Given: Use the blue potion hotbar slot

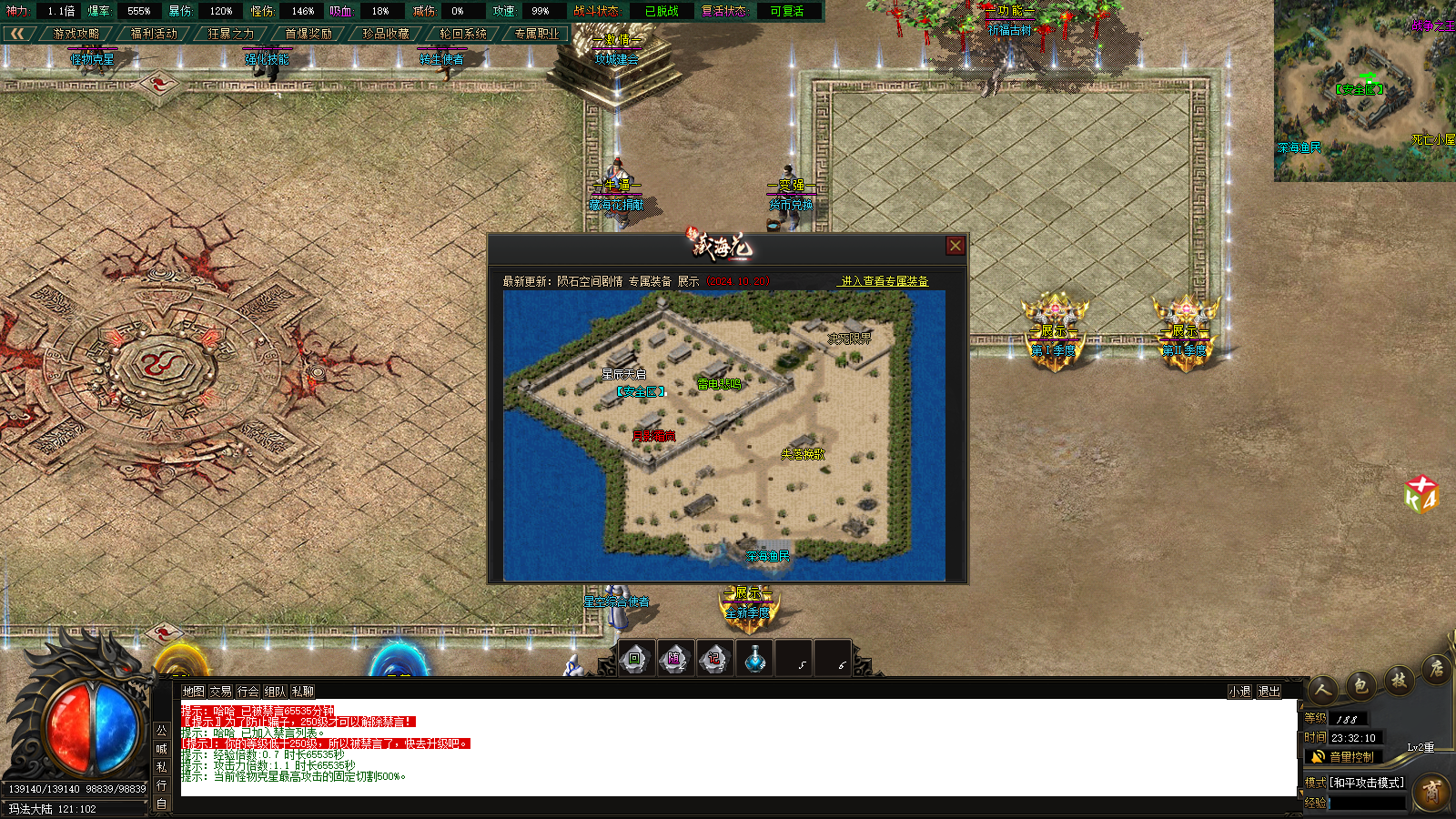Looking at the screenshot, I should [754, 659].
